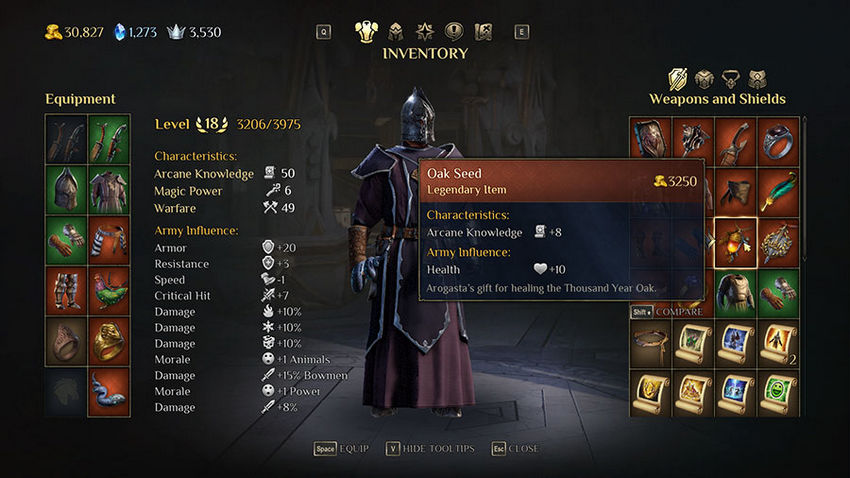Select the bracelet item in inventory
850x478 pixels.
[650, 340]
